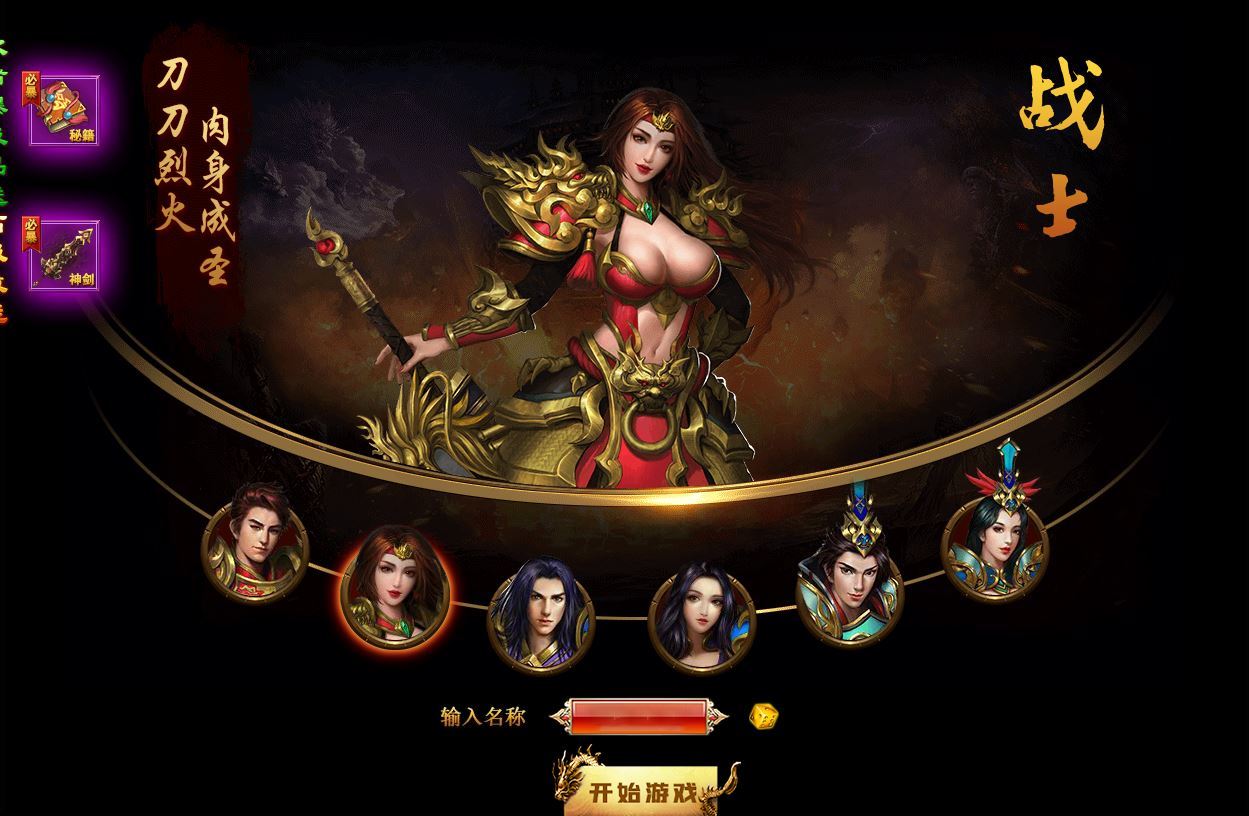Open the 秘籍 secret manual reward icon
Image resolution: width=1249 pixels, height=816 pixels.
coord(64,109)
